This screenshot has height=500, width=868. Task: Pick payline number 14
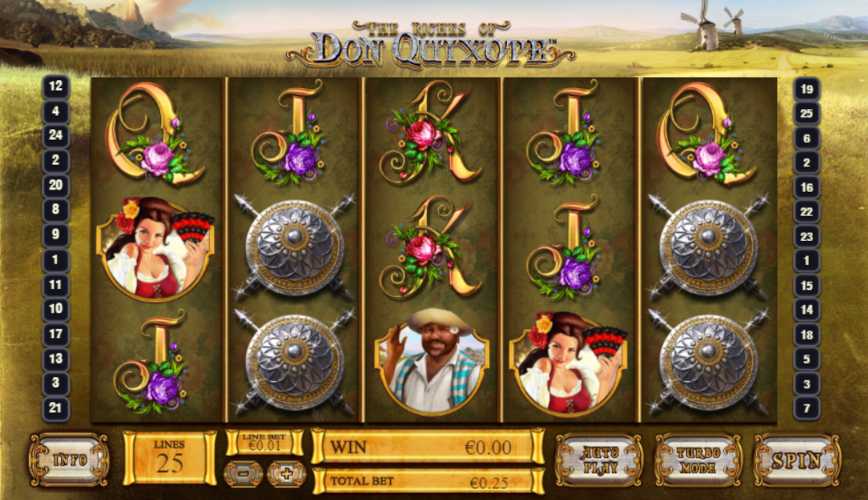tap(806, 310)
